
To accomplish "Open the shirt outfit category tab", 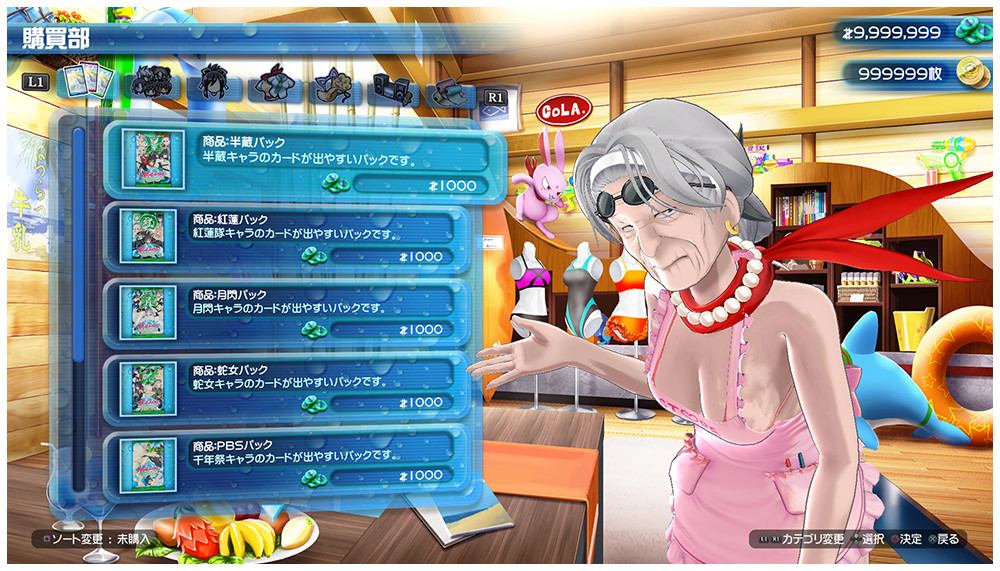I will 273,86.
